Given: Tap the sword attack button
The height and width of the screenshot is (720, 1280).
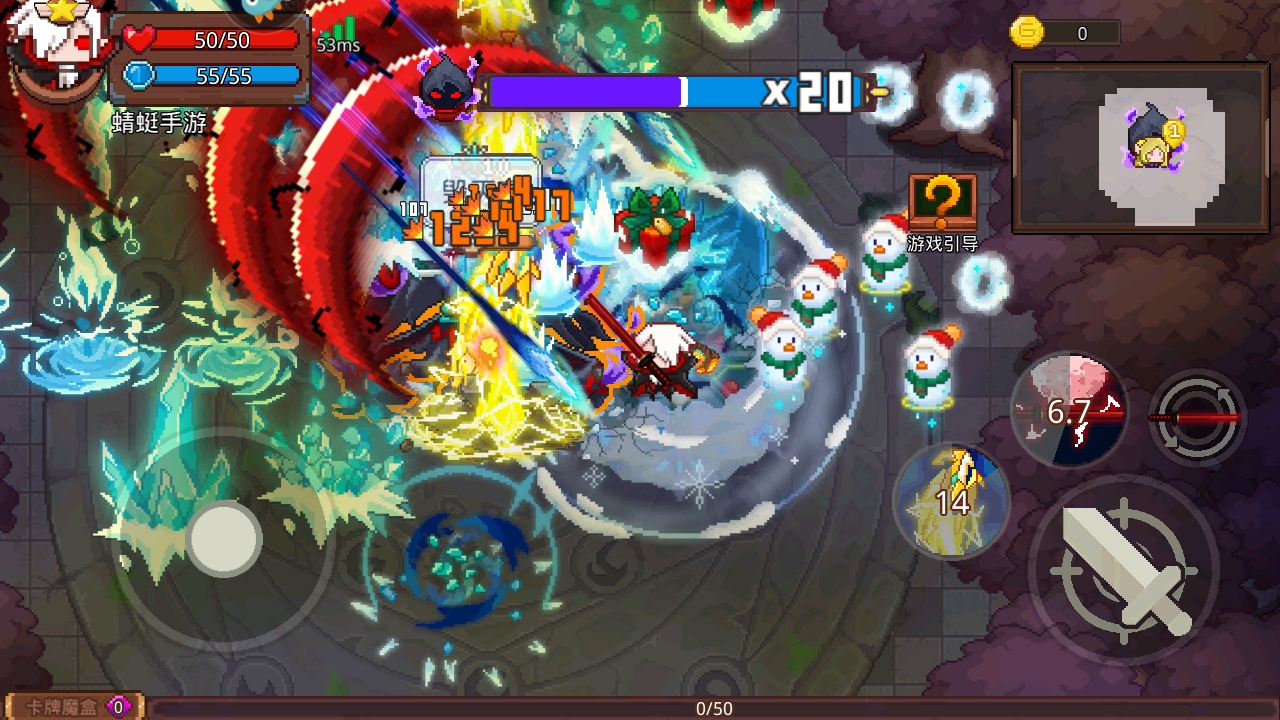Looking at the screenshot, I should (1125, 570).
